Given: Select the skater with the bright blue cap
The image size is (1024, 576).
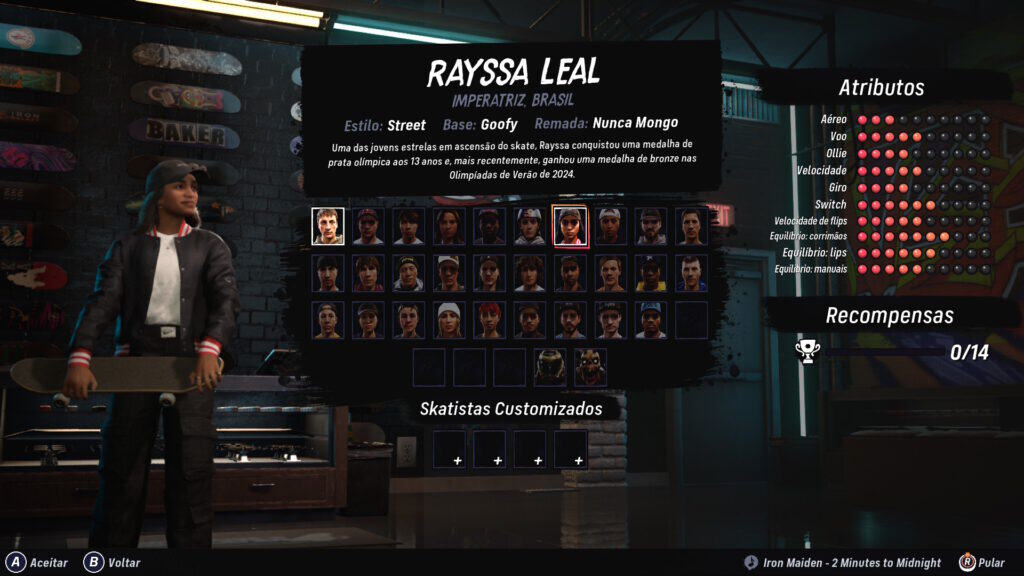Looking at the screenshot, I should (x=651, y=320).
